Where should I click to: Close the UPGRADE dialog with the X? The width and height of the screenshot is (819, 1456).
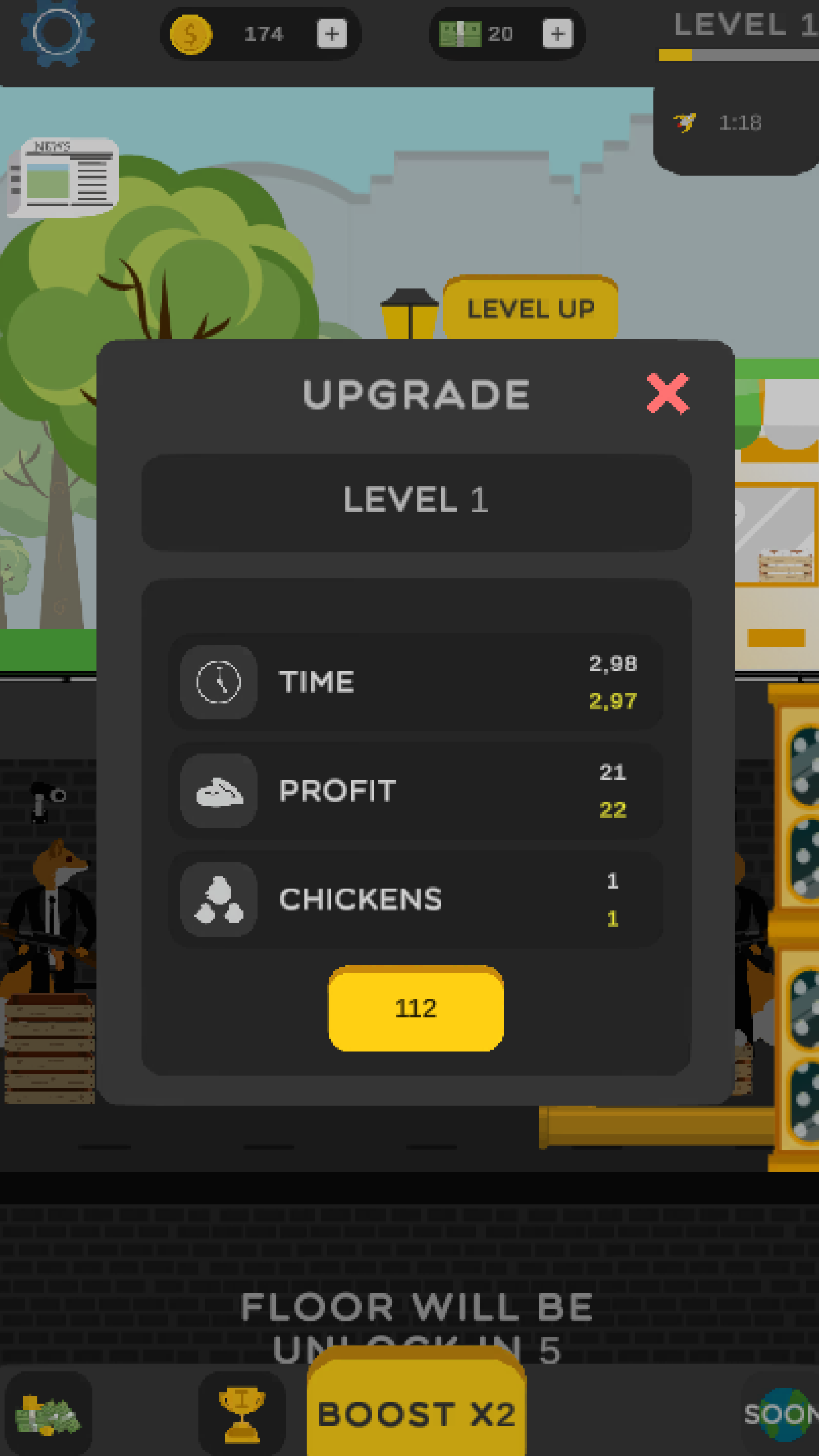click(x=668, y=393)
